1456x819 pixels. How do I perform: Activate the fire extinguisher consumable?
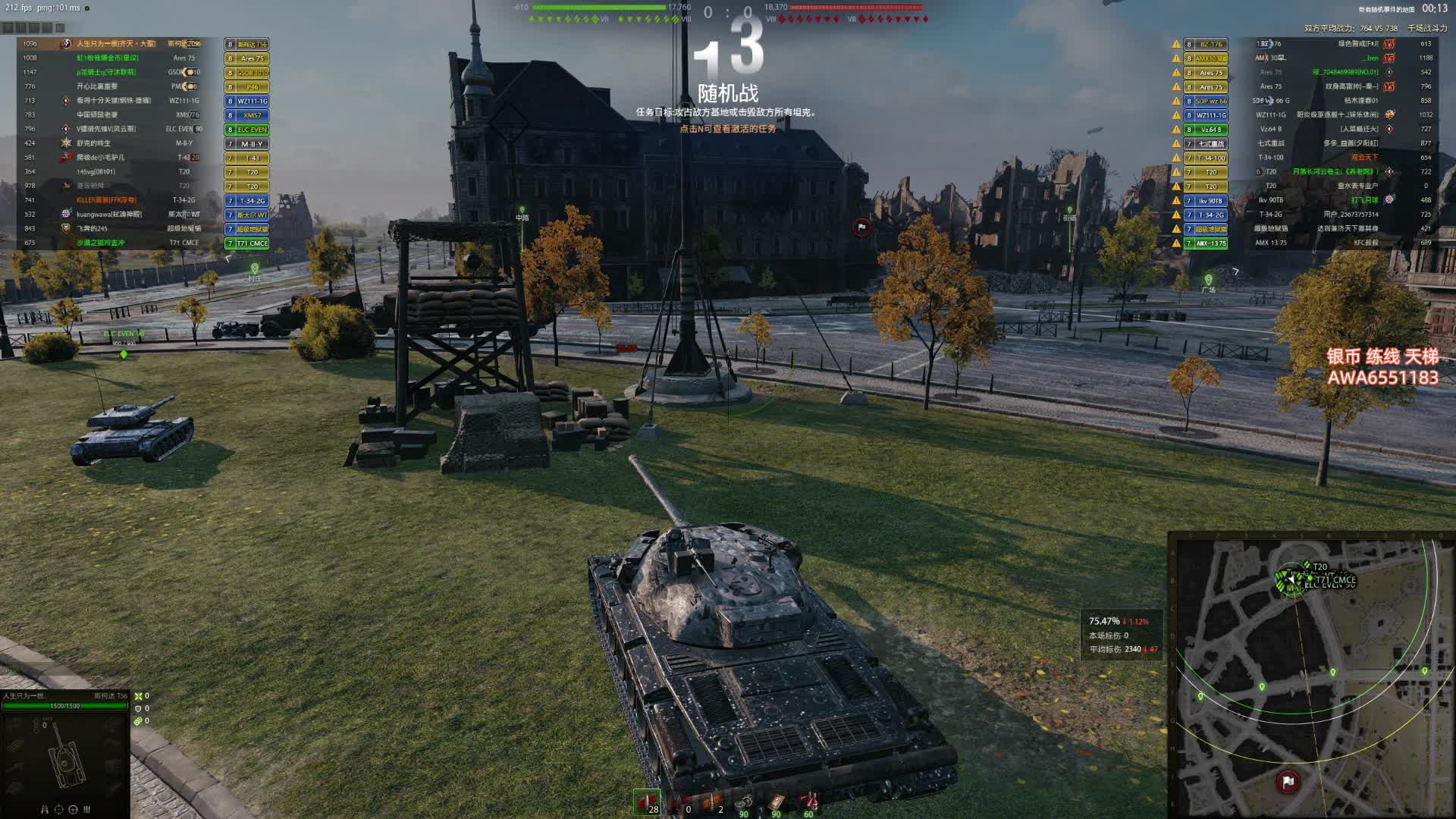click(809, 803)
